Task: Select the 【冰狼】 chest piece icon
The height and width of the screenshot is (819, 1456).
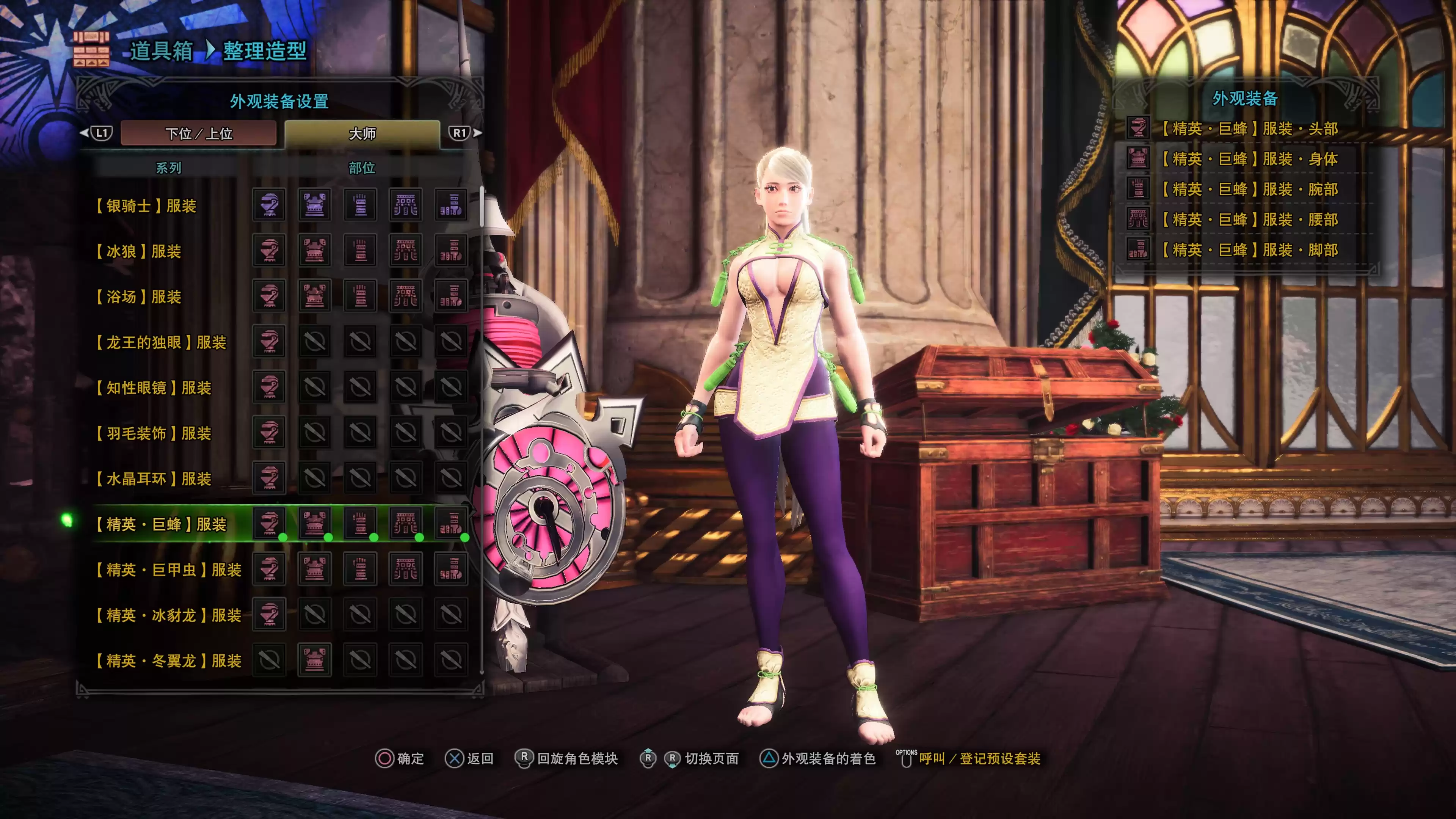Action: pos(316,250)
